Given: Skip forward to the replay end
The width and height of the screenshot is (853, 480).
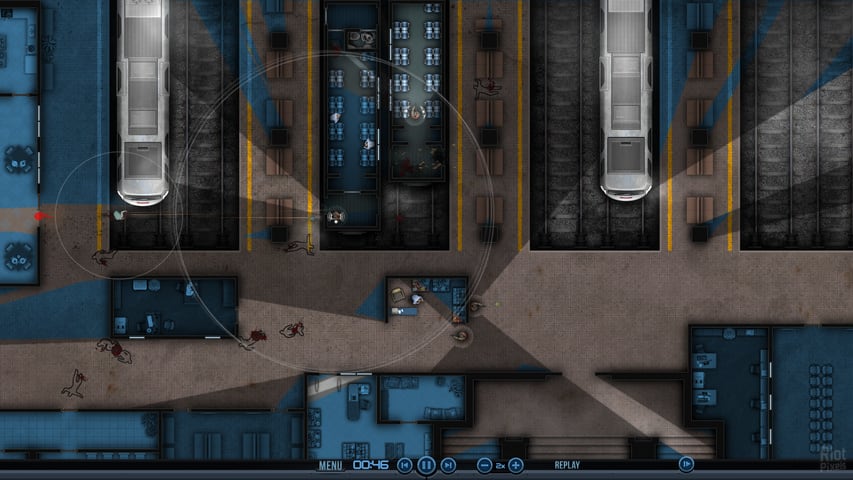Looking at the screenshot, I should [448, 465].
